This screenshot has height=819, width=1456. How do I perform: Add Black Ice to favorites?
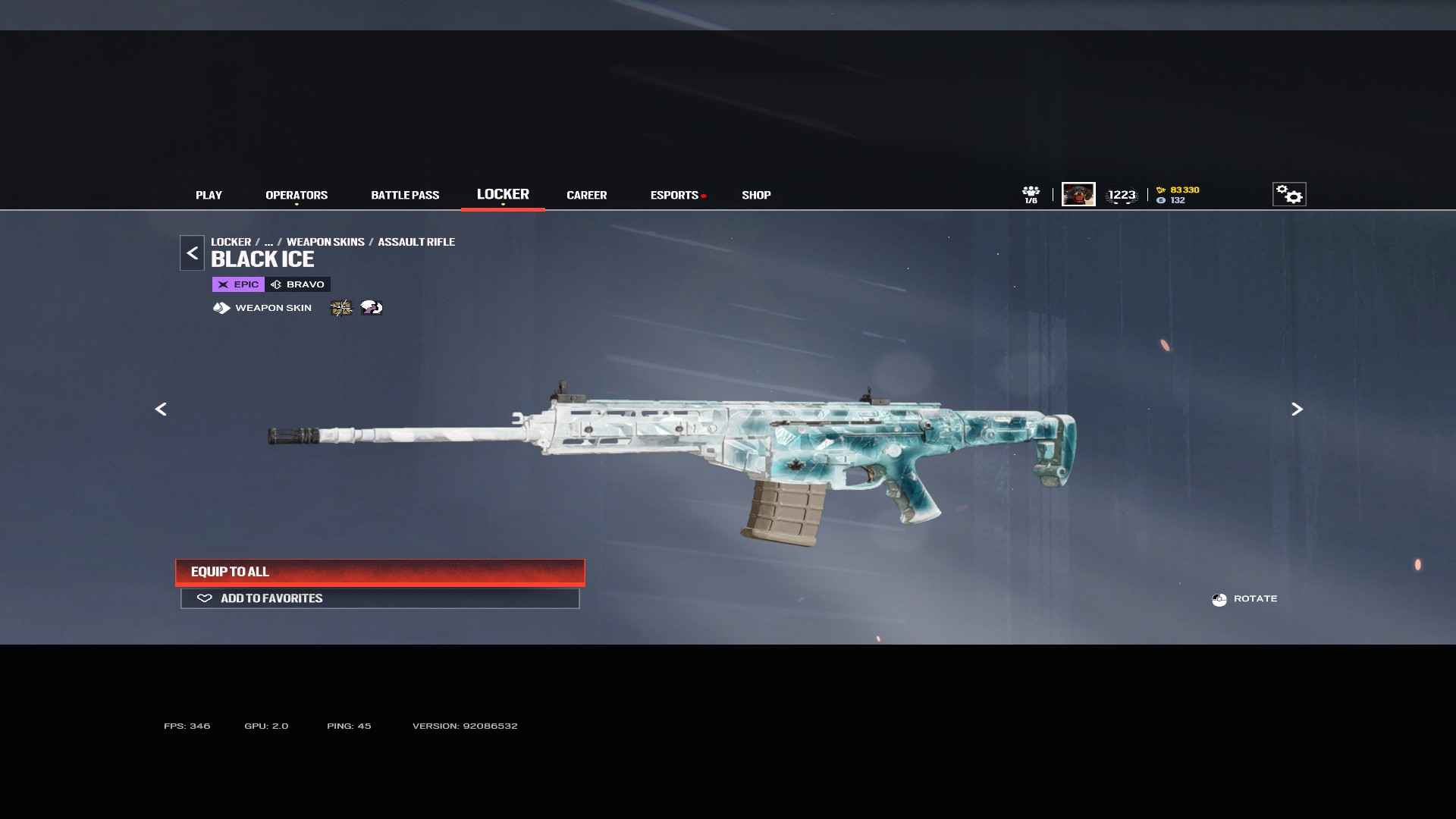tap(380, 598)
